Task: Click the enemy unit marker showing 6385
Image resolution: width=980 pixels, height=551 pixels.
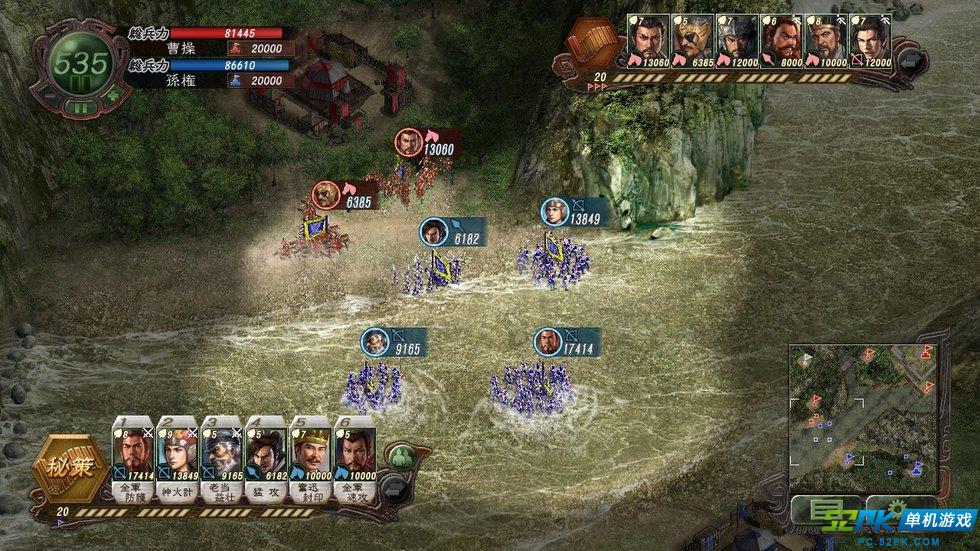Action: click(x=326, y=195)
